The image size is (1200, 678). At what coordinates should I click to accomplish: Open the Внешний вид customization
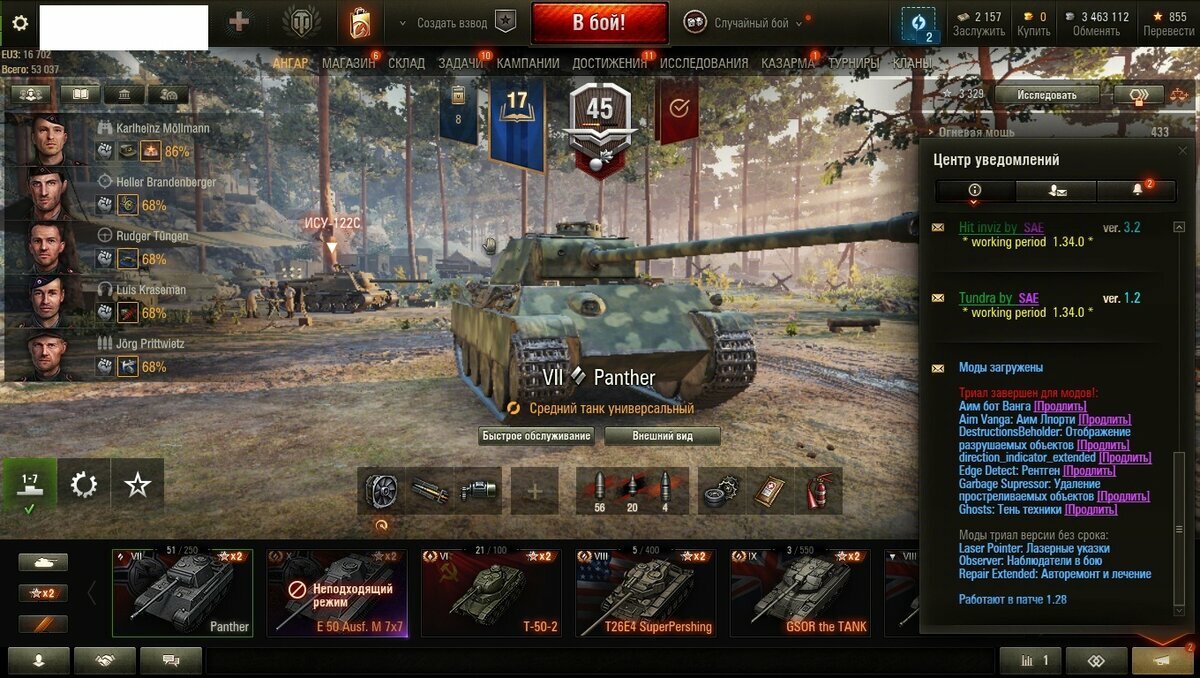coord(661,436)
